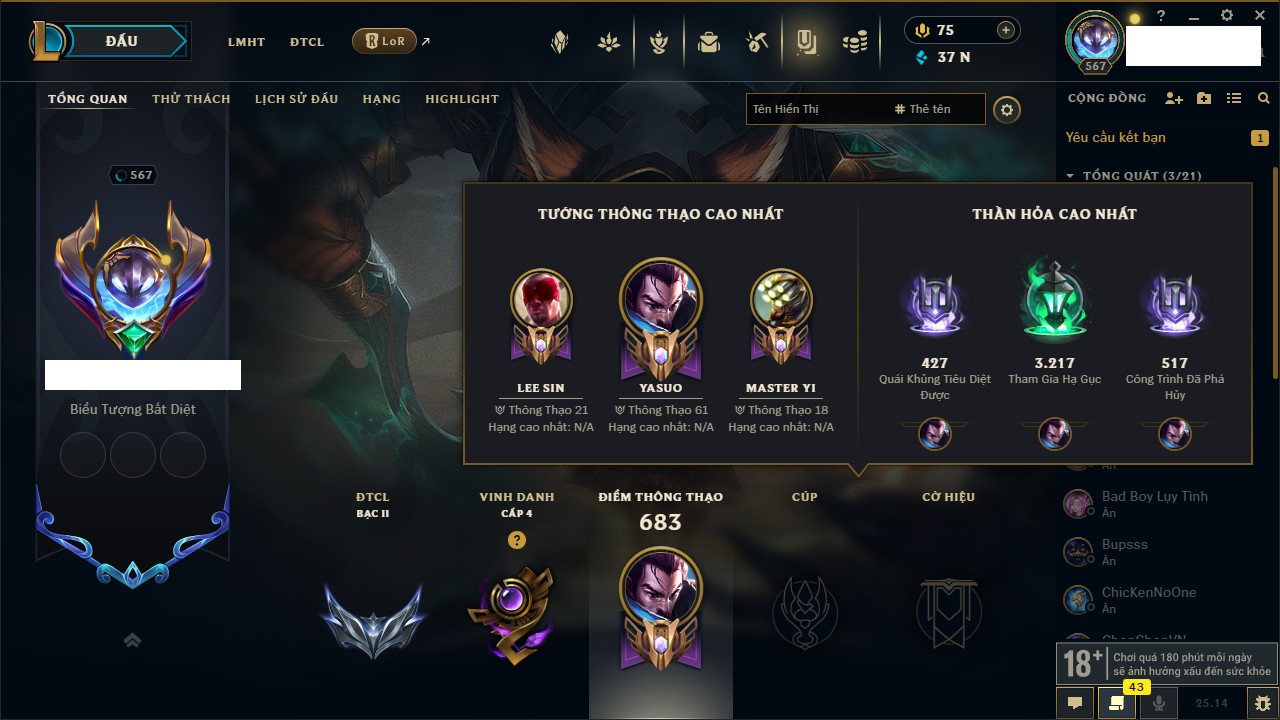This screenshot has width=1280, height=720.
Task: Click the Tên Hiển Thị search field
Action: click(x=815, y=109)
